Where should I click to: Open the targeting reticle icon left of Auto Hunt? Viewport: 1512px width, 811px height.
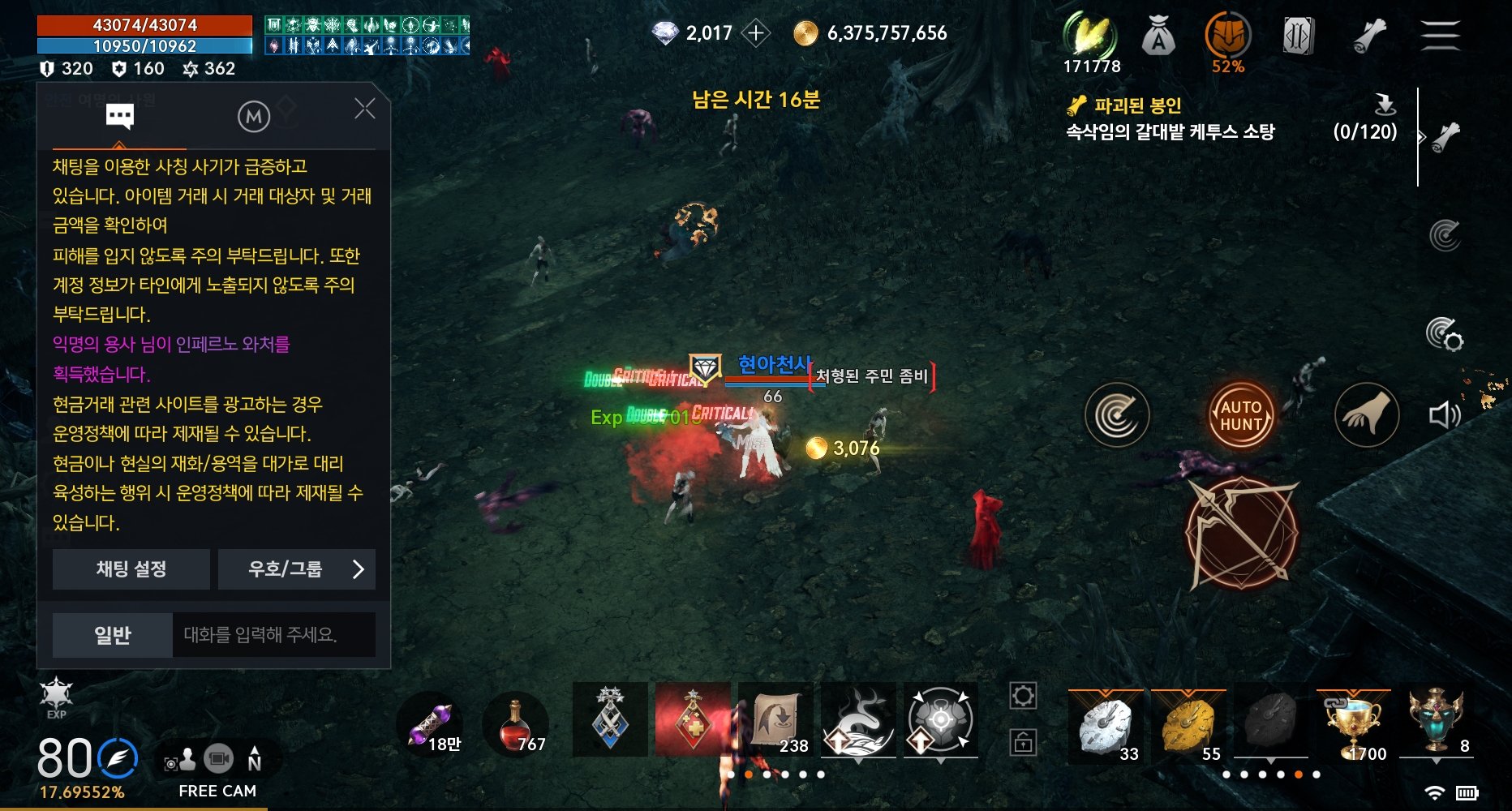pos(1118,415)
